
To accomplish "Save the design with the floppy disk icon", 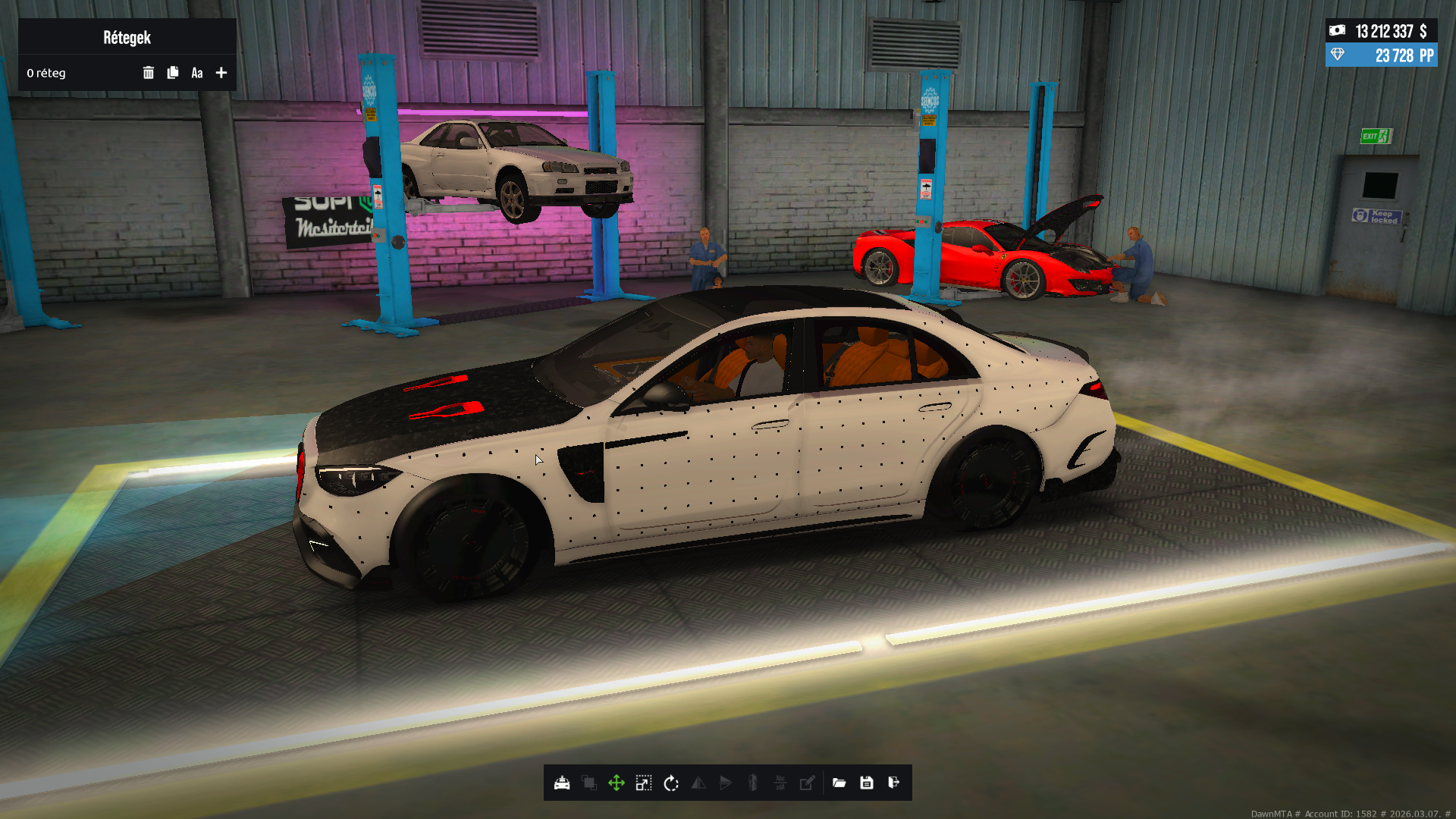I will [x=867, y=783].
